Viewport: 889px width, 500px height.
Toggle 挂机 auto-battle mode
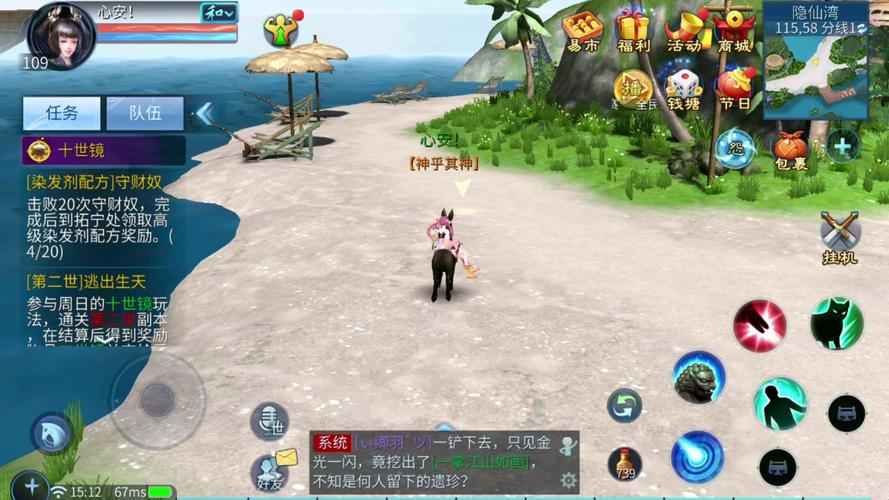(x=840, y=236)
